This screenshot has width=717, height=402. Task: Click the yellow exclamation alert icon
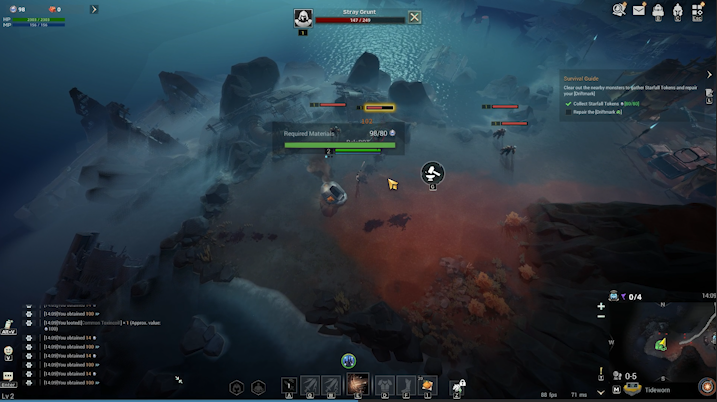pos(601,373)
